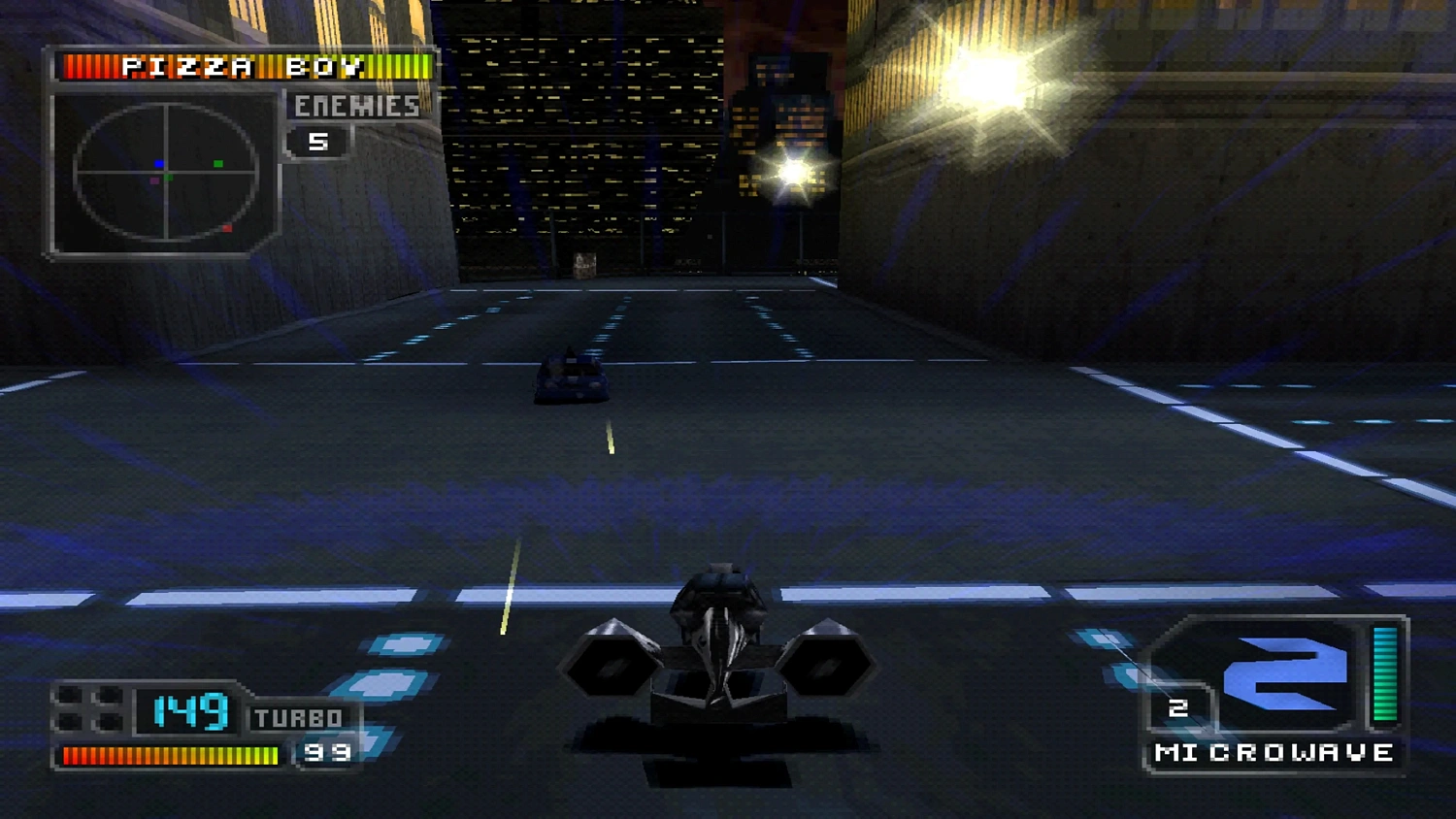1456x819 pixels.
Task: Click the green enemy blip on the radar
Action: coord(217,162)
